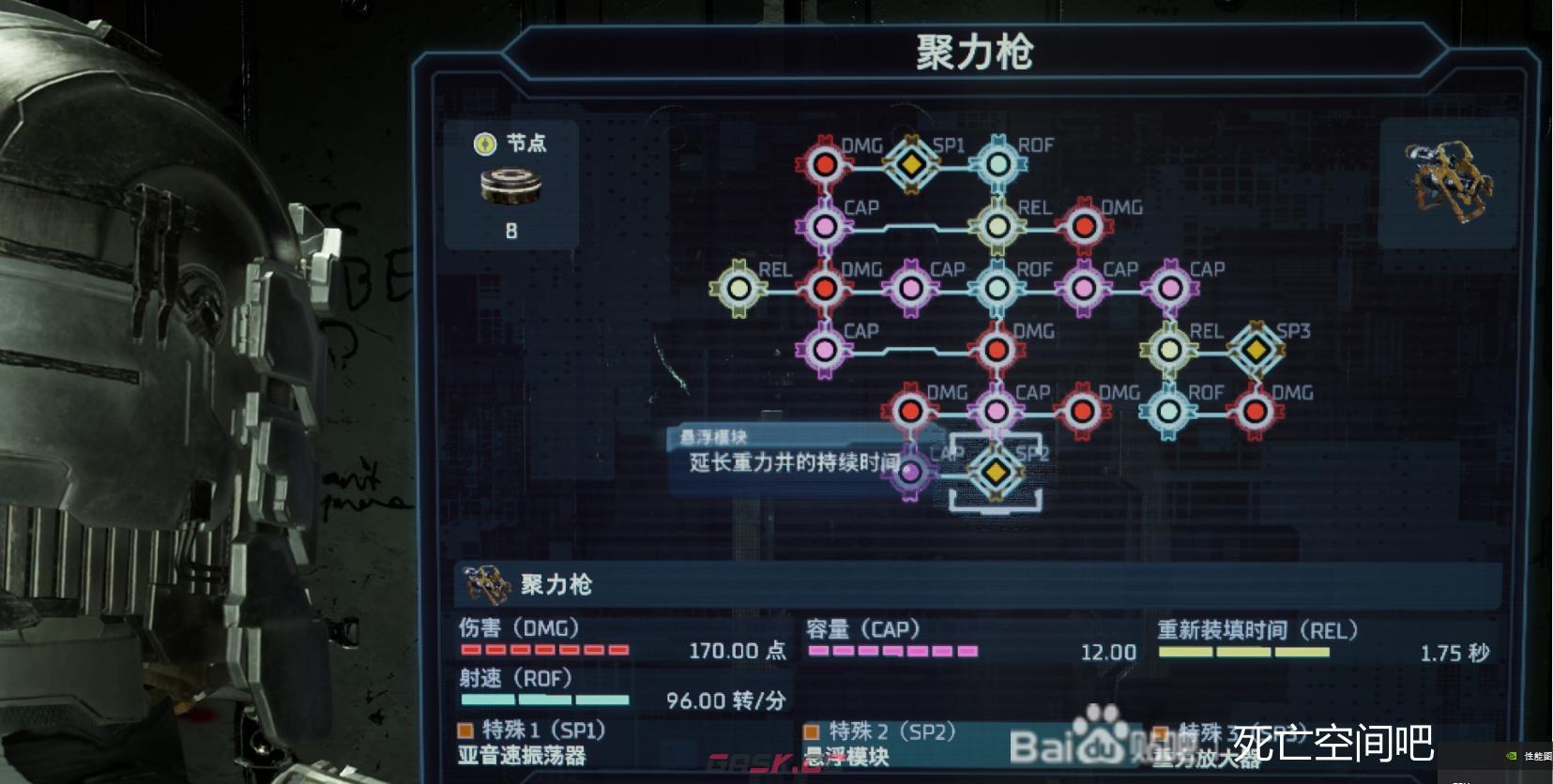Activate the cyan ROF node in the bottom row

pos(1169,410)
